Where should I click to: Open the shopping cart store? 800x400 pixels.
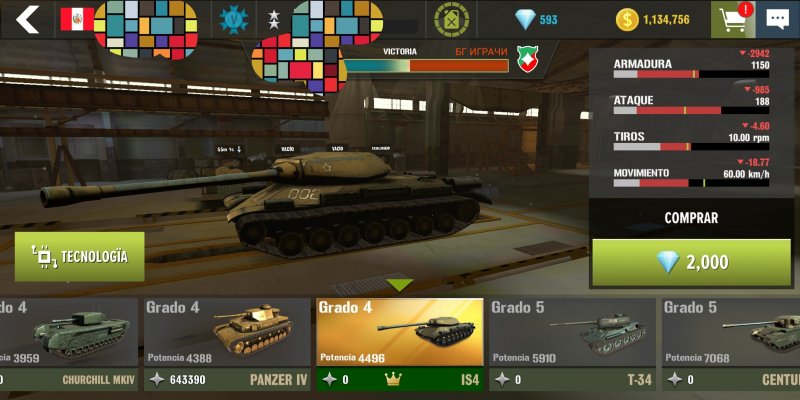730,19
